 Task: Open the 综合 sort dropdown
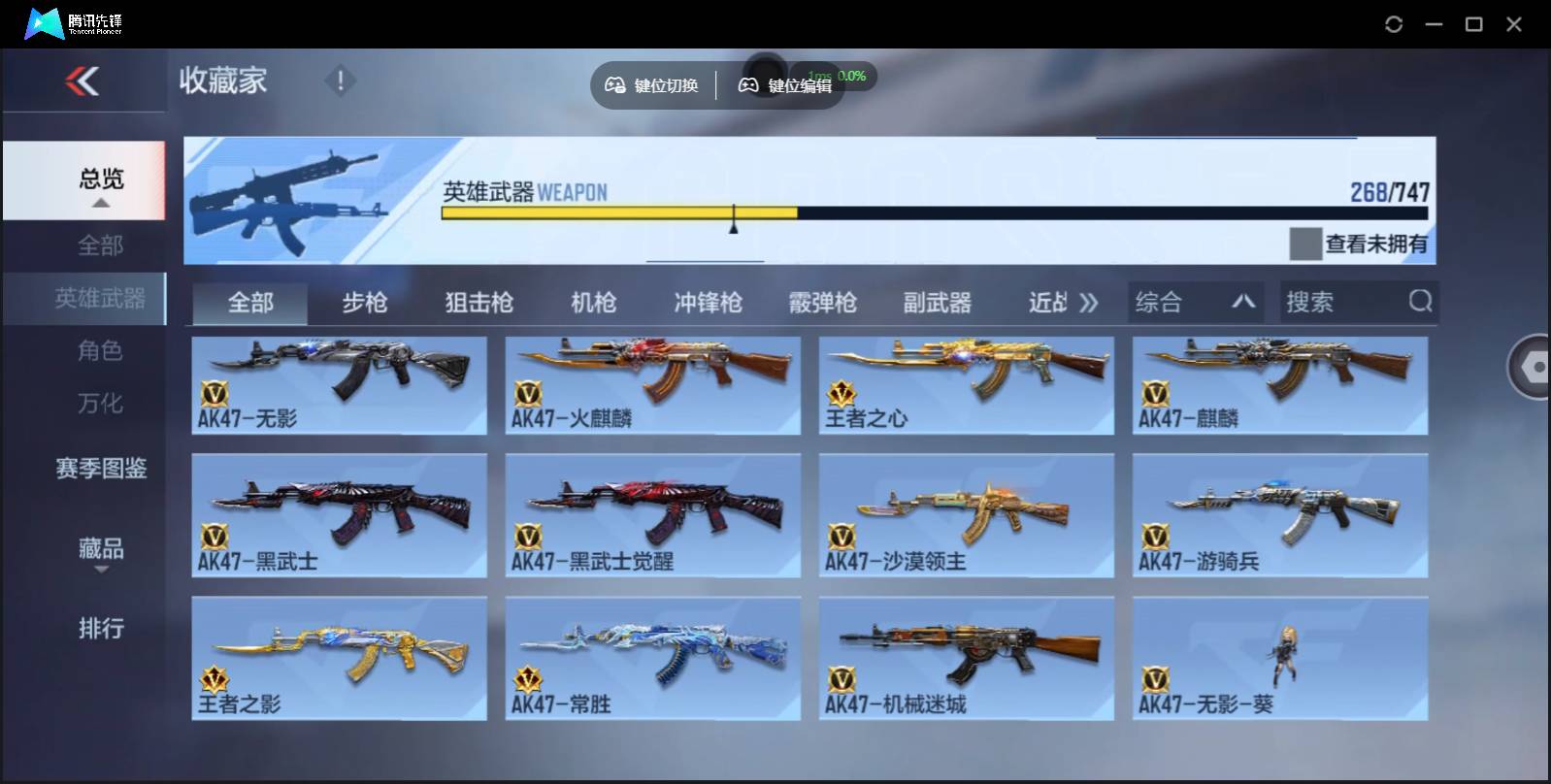(x=1196, y=302)
